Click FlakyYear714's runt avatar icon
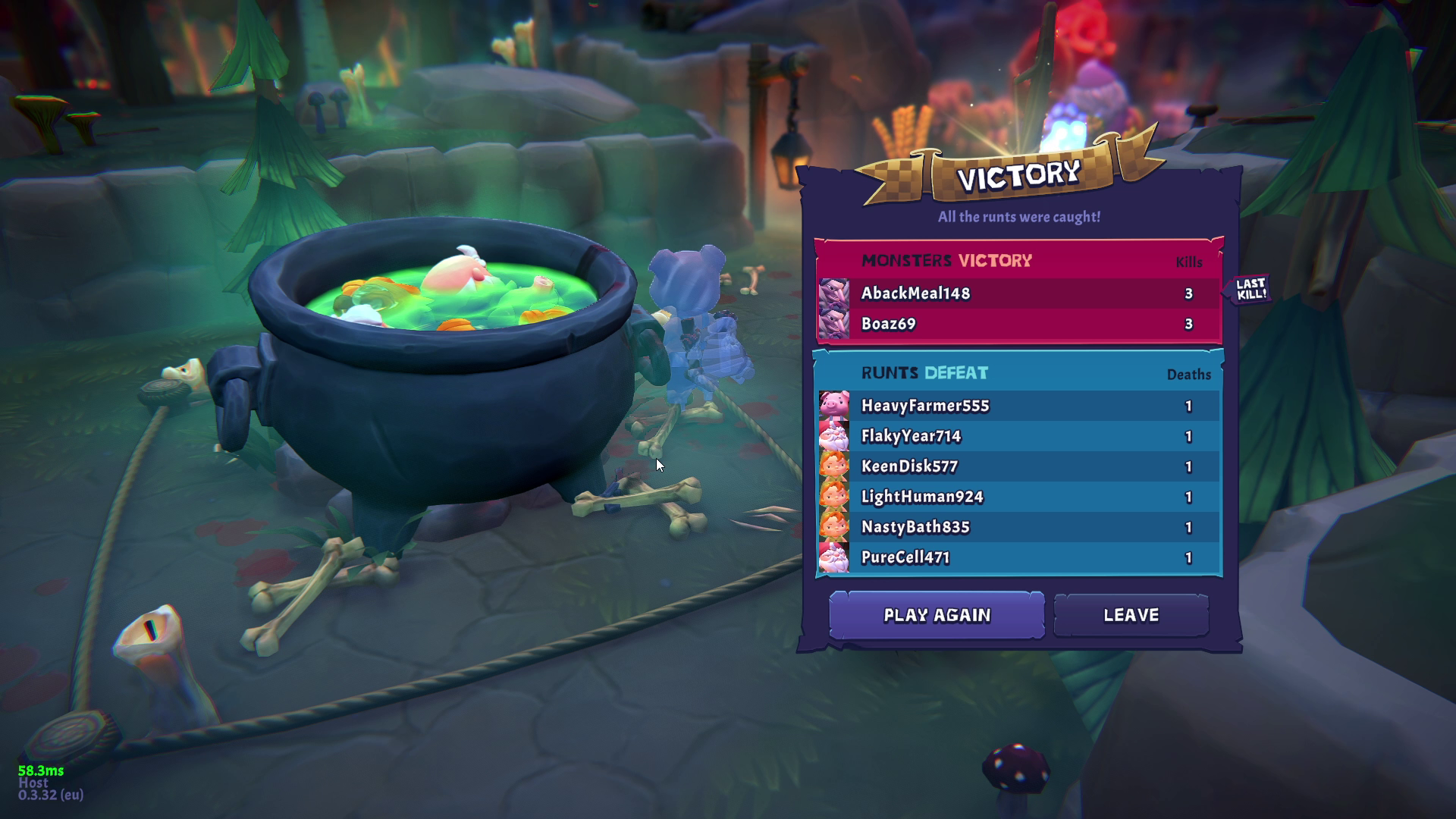Image resolution: width=1456 pixels, height=819 pixels. coord(833,437)
